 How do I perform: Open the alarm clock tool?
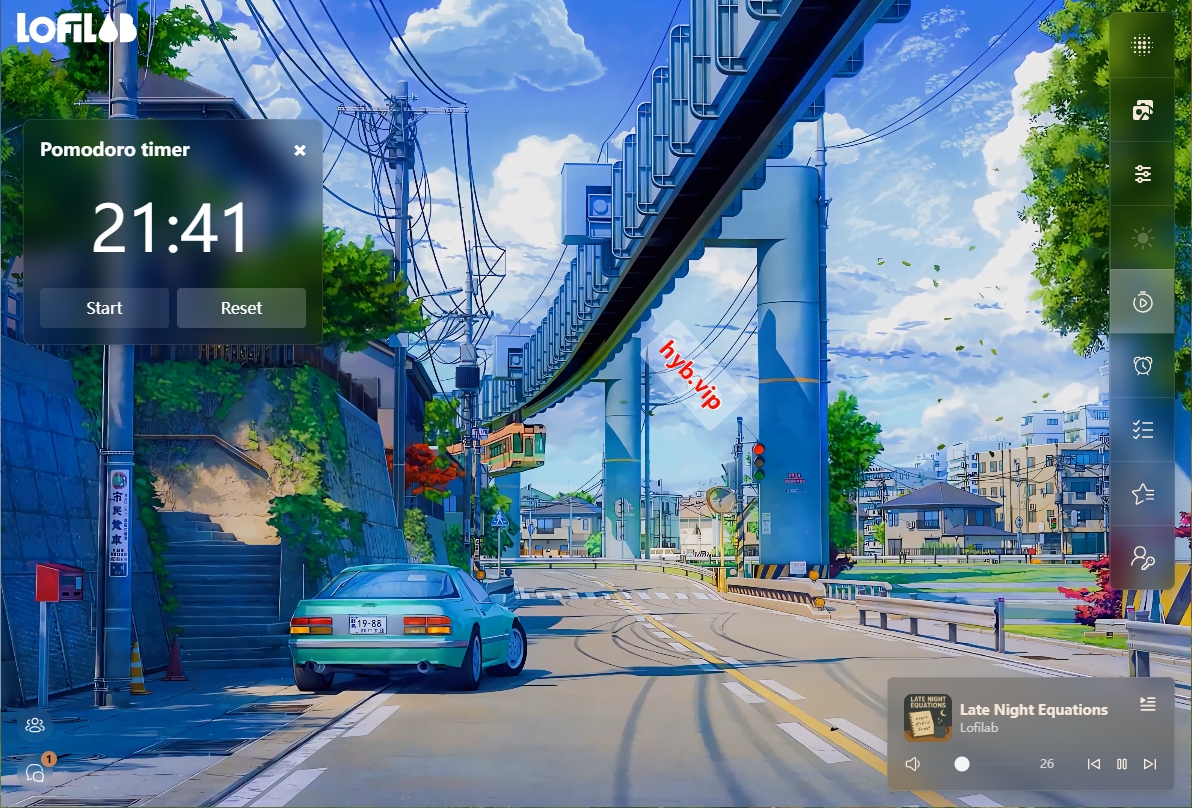tap(1142, 365)
